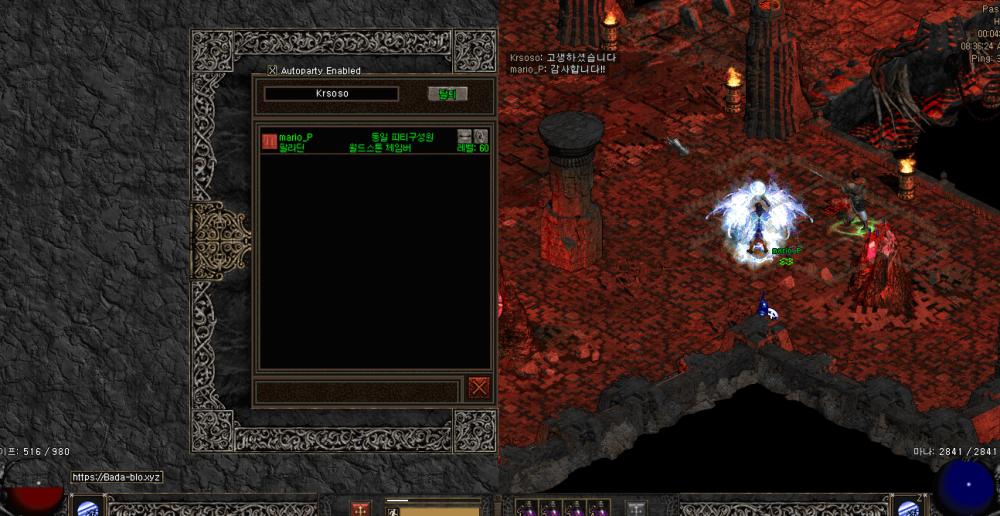Viewport: 1000px width, 516px height.
Task: Toggle the ear mute icon for mario_P
Action: click(x=480, y=136)
